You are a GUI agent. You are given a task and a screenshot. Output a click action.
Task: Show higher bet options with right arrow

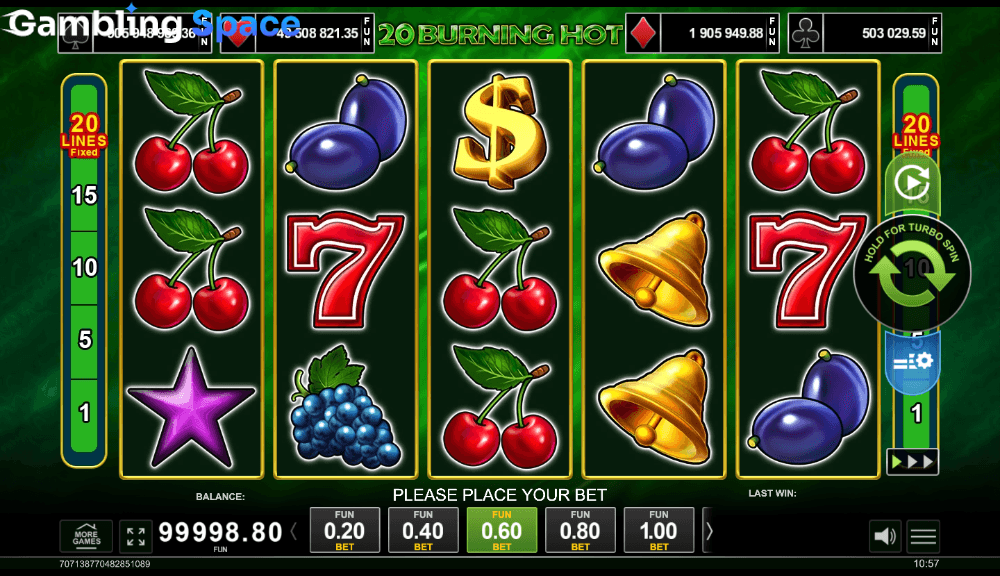pyautogui.click(x=709, y=532)
